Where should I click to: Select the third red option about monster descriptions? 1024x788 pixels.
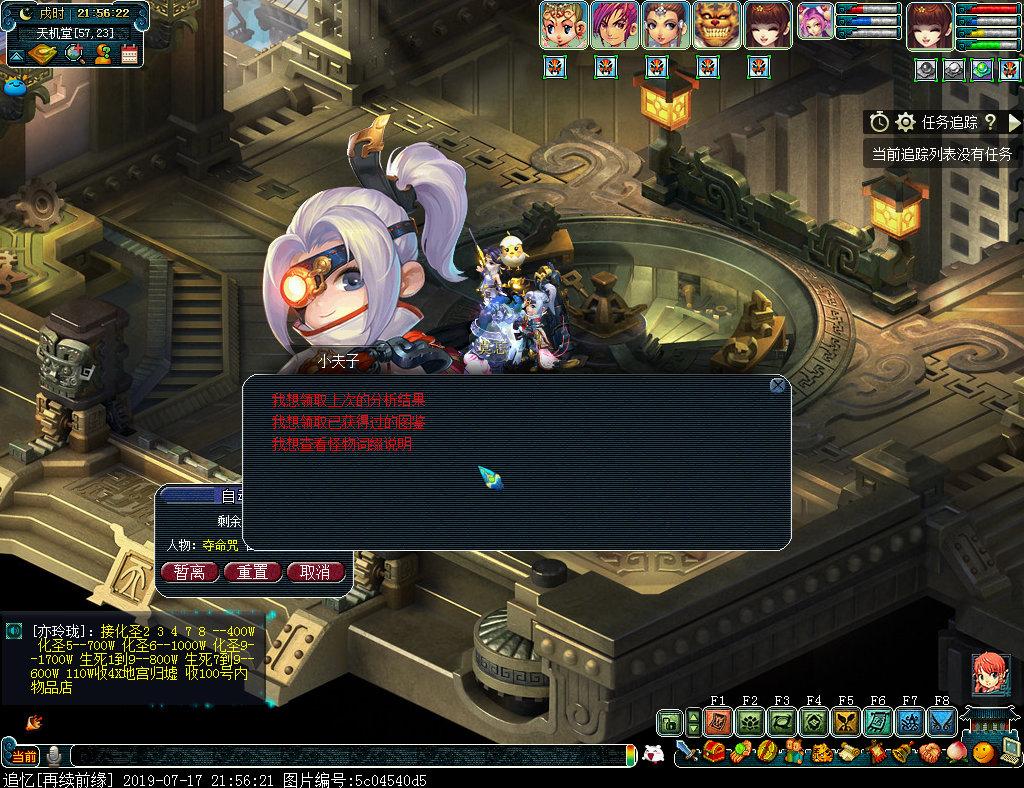(342, 444)
